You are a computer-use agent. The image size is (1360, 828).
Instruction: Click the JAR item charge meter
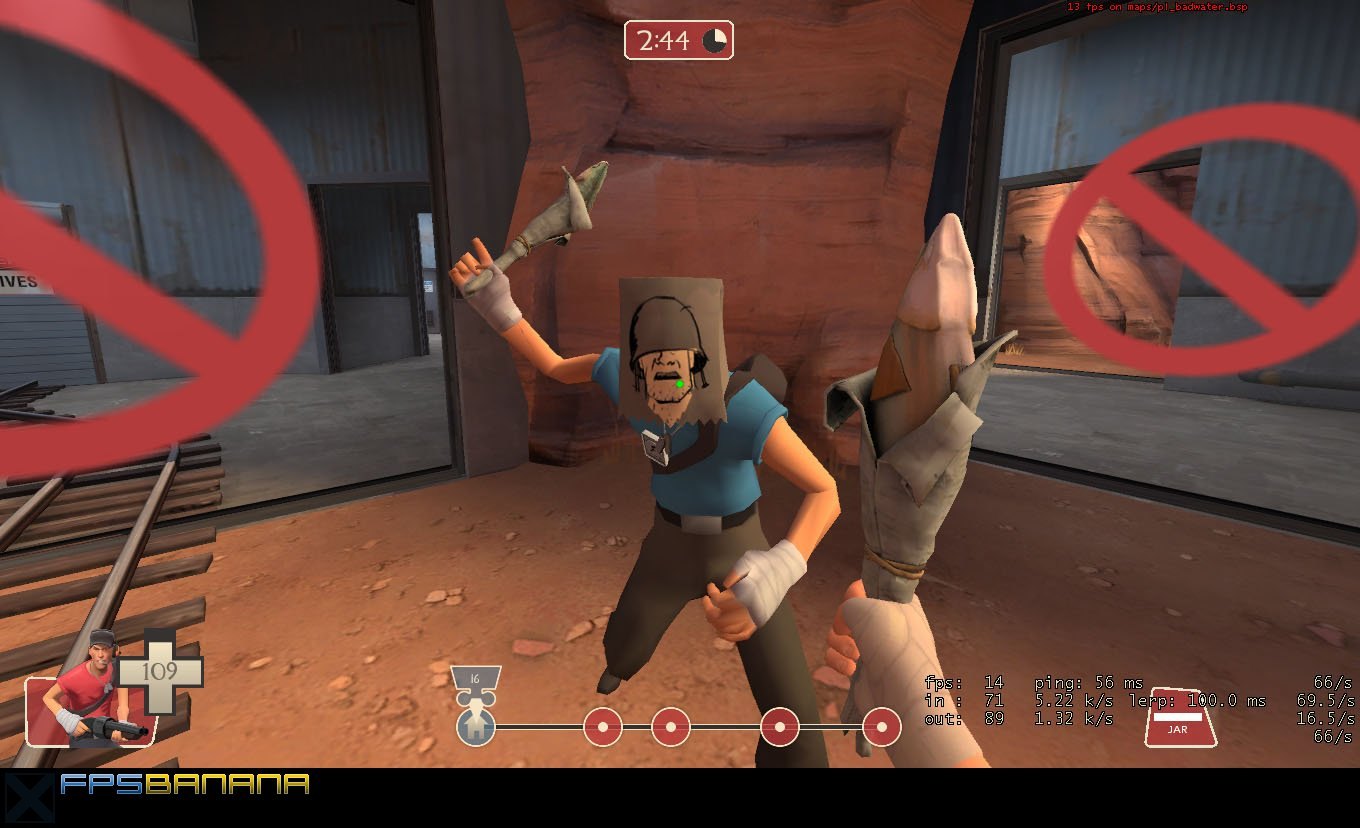coord(1179,718)
